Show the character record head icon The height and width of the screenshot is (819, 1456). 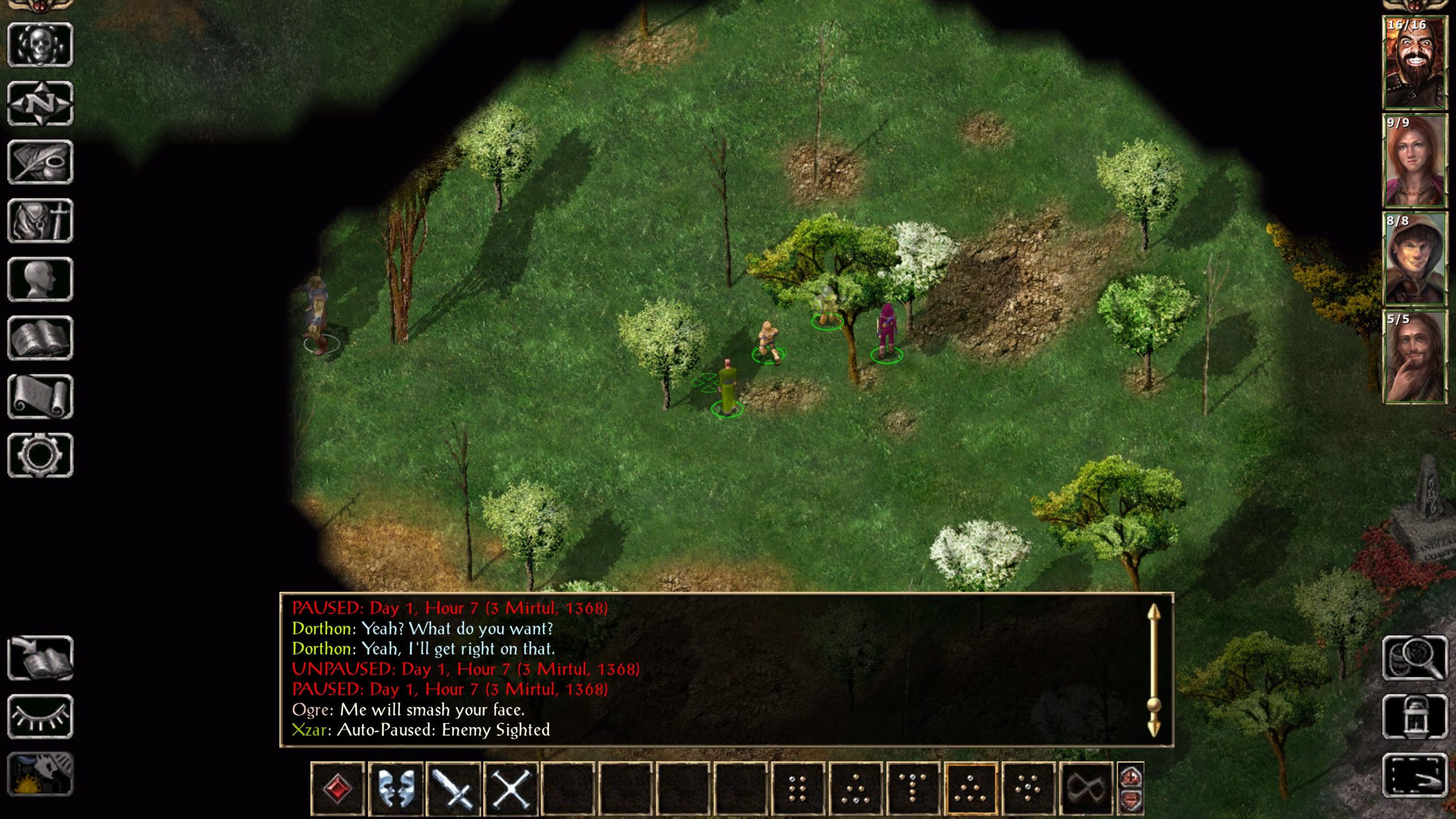(x=40, y=279)
